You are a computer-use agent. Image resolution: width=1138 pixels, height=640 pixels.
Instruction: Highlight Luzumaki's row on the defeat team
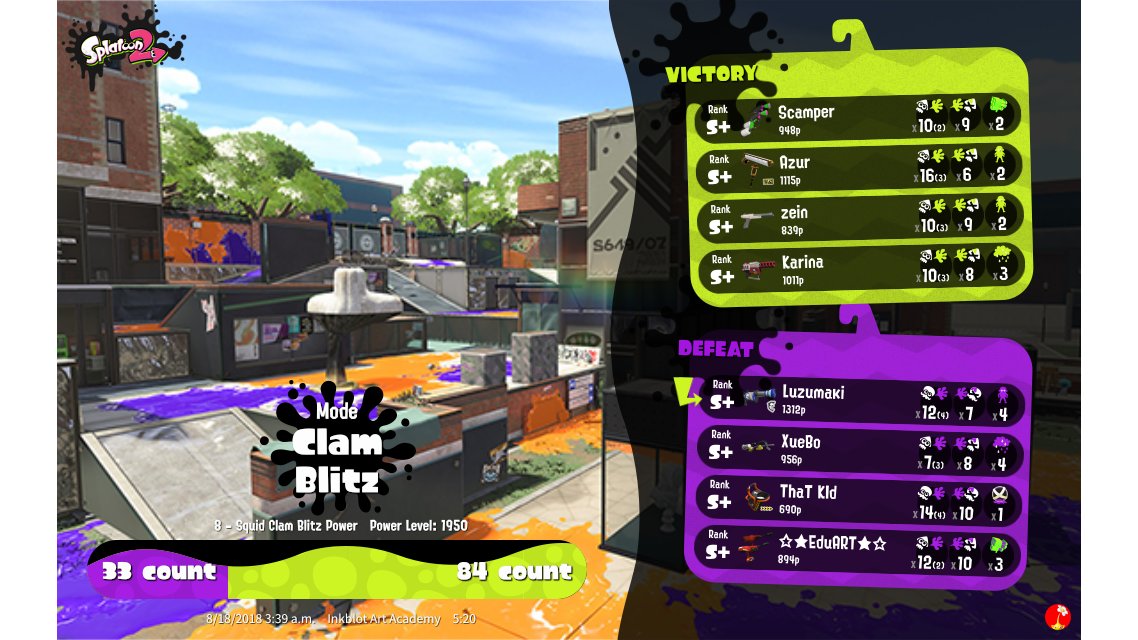861,396
